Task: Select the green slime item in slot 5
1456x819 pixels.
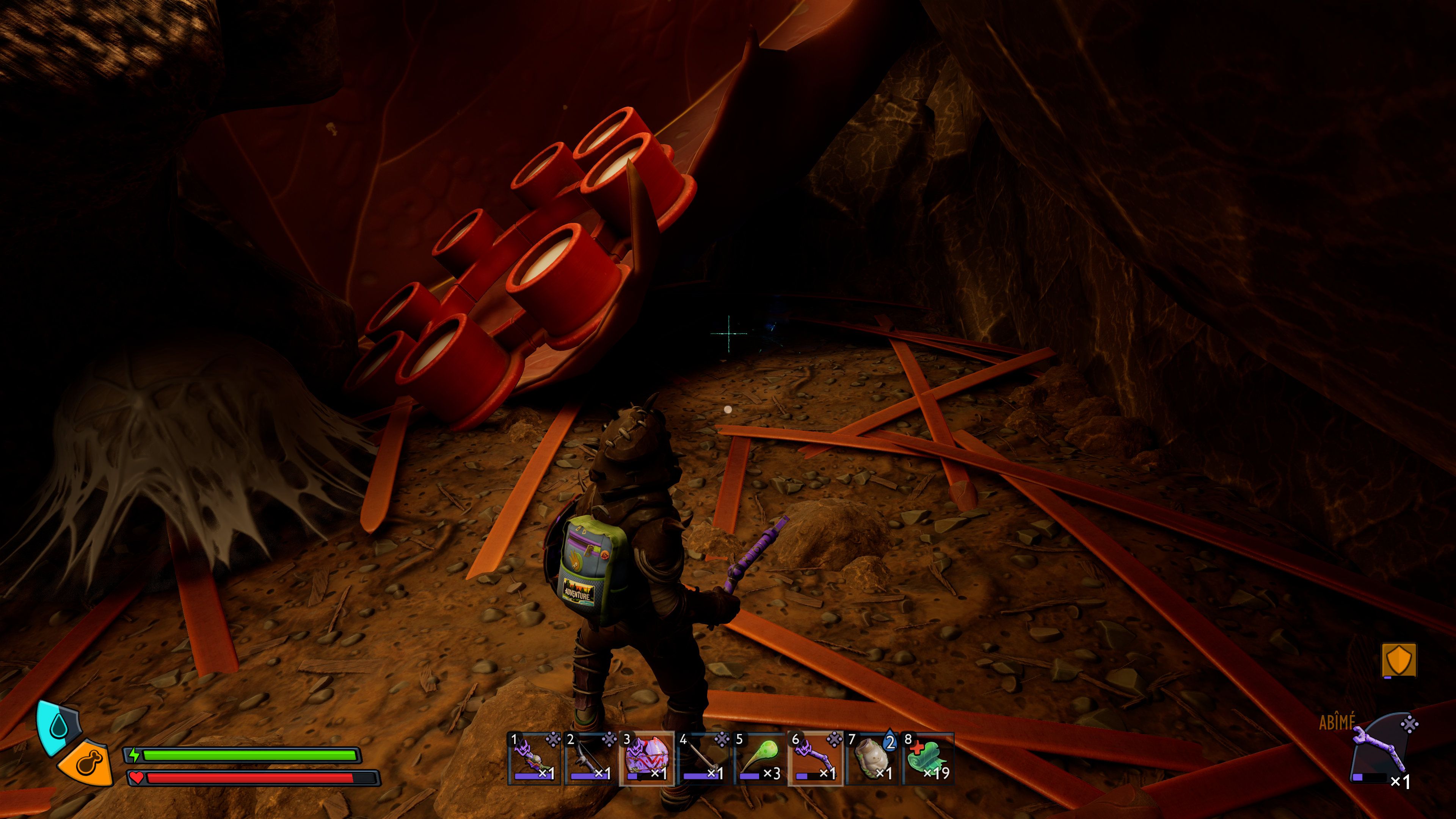Action: (759, 758)
